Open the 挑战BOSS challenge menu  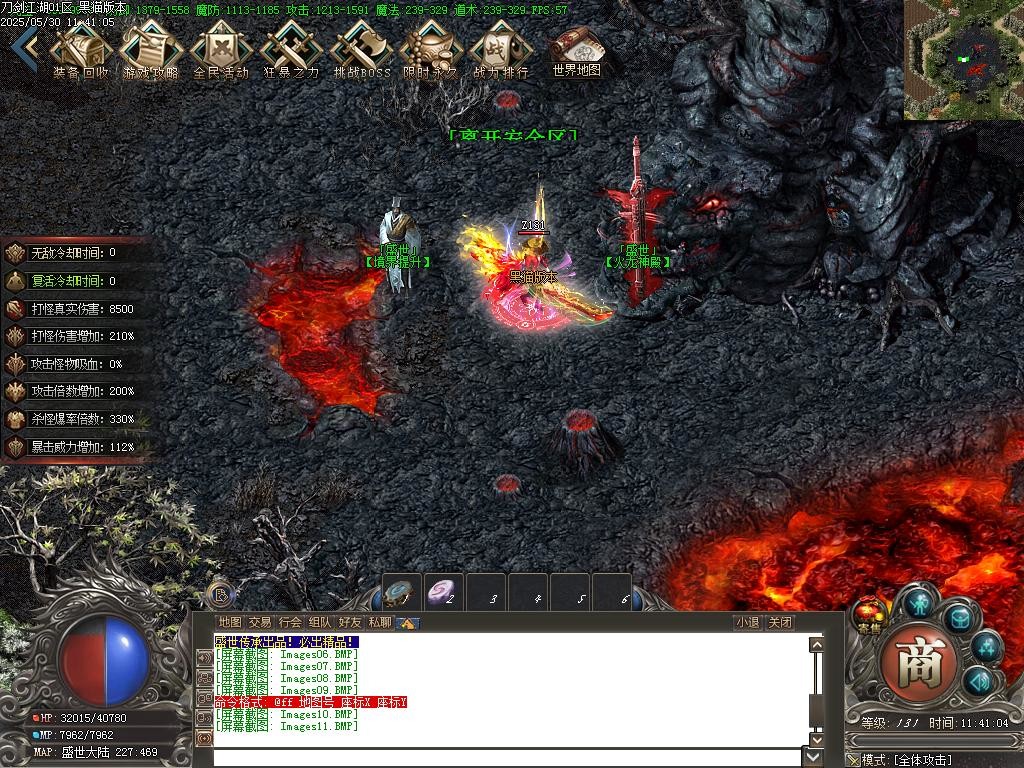pos(361,49)
